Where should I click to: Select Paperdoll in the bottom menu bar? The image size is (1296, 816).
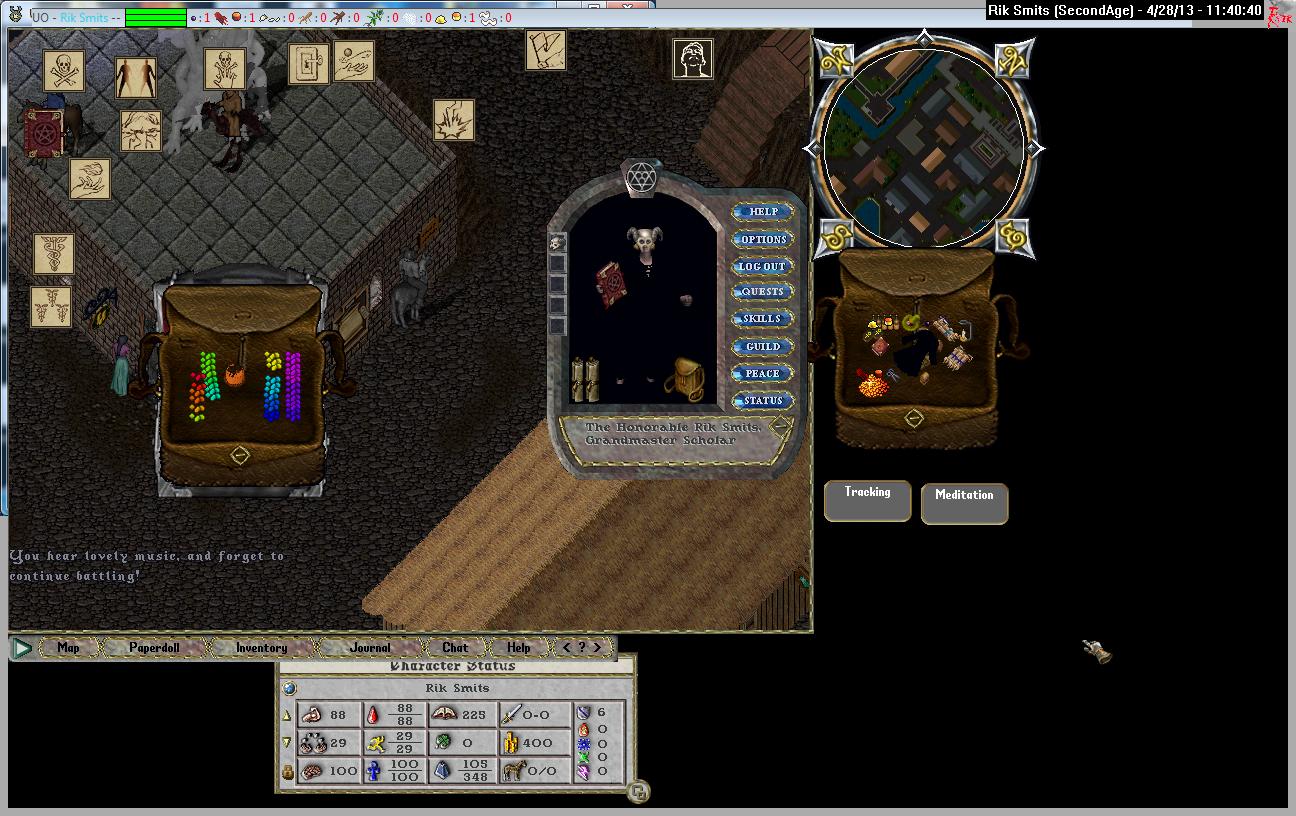(x=154, y=647)
